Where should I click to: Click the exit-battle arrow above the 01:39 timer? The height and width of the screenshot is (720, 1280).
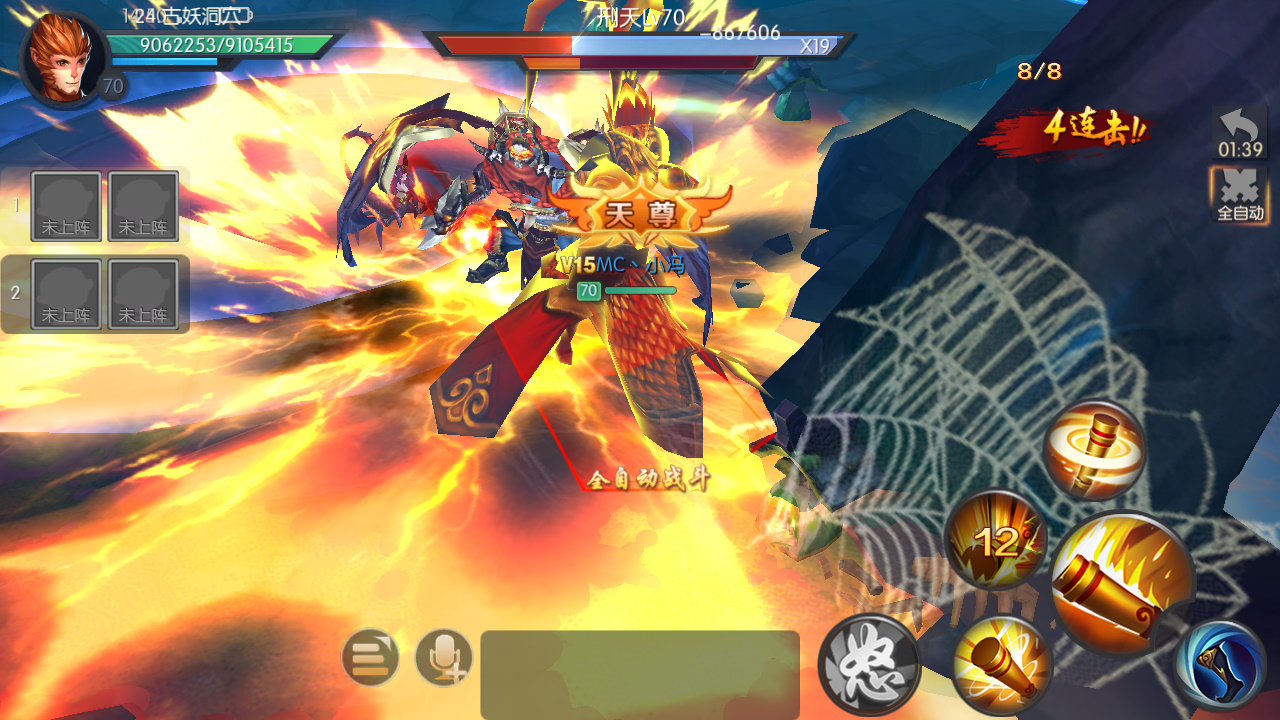1240,130
